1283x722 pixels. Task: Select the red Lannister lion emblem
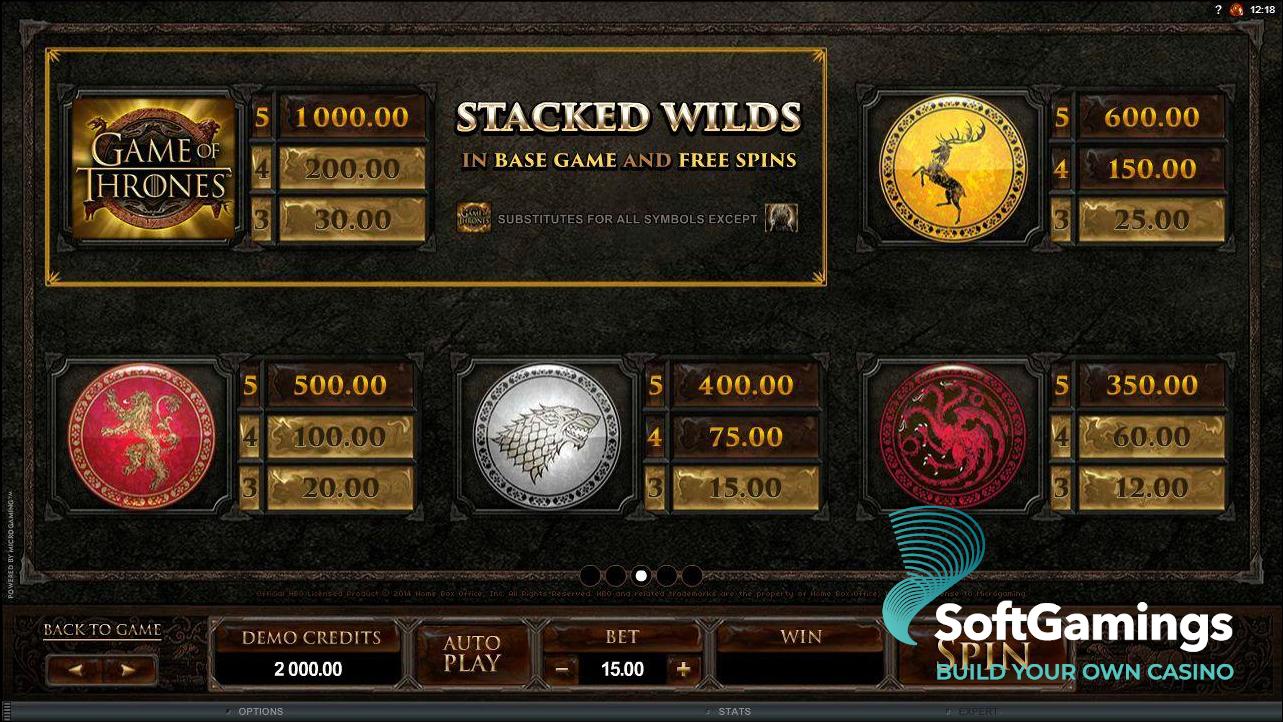144,436
